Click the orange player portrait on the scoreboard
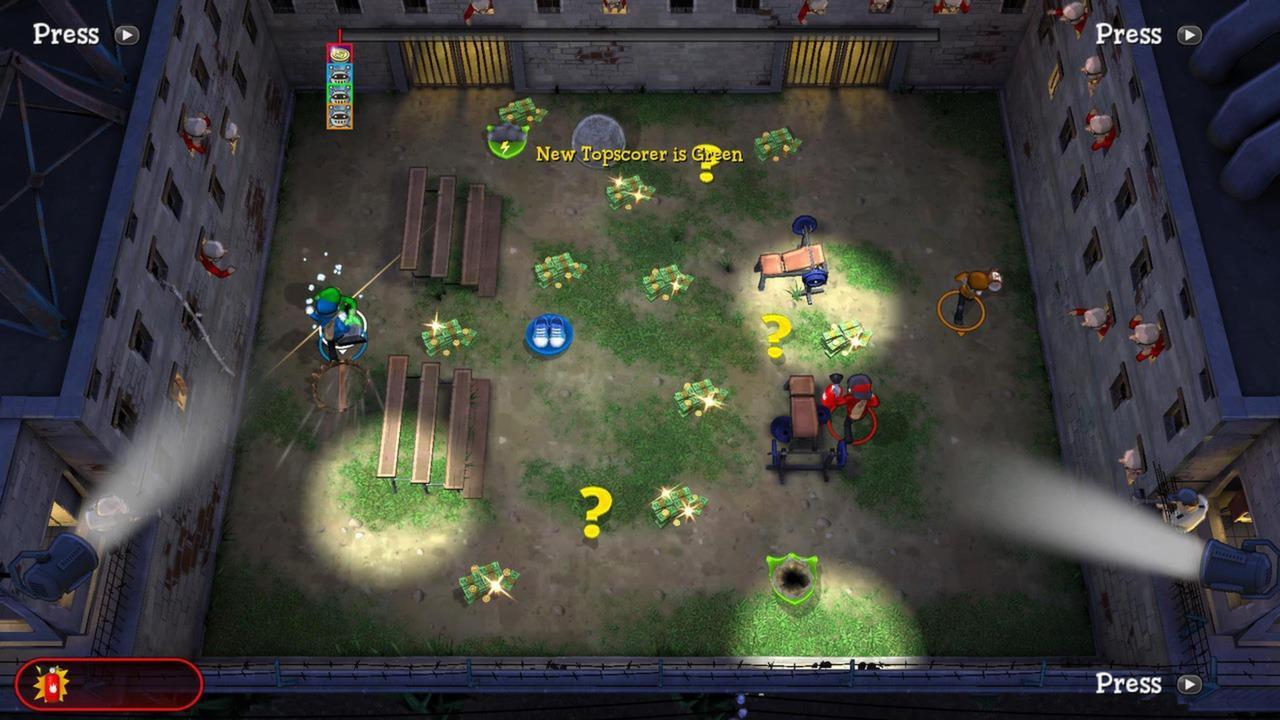The width and height of the screenshot is (1280, 720). pyautogui.click(x=340, y=116)
